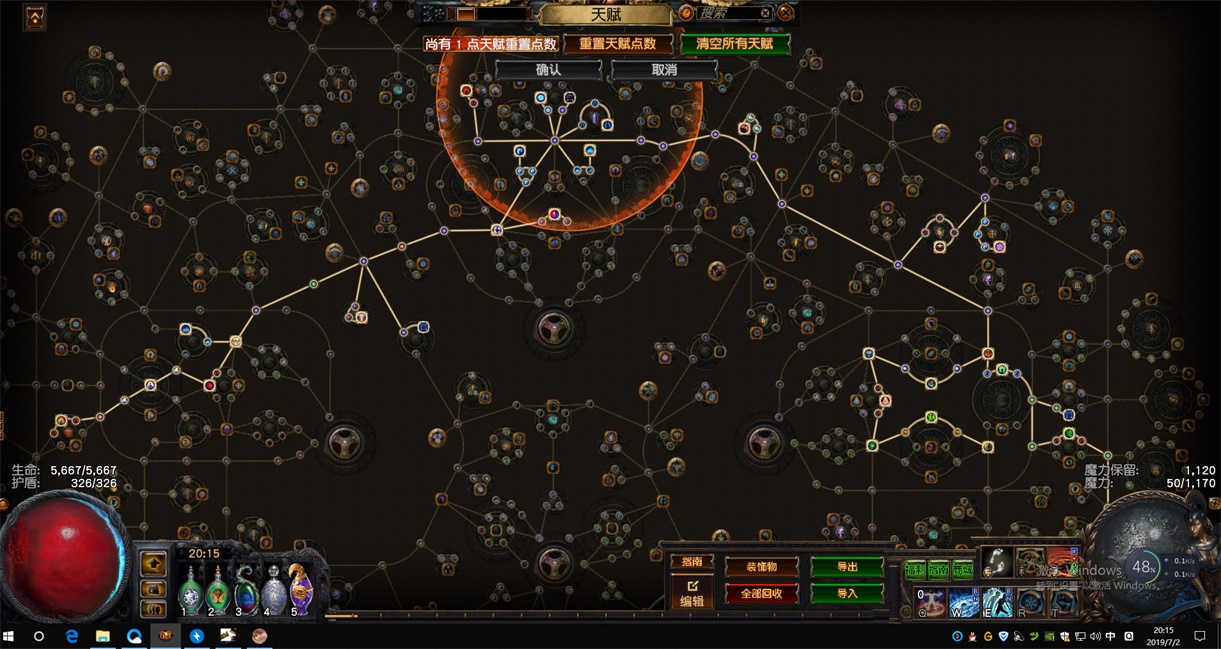Open the 商城 shop button
Screen dimensions: 1221x649
(963, 569)
